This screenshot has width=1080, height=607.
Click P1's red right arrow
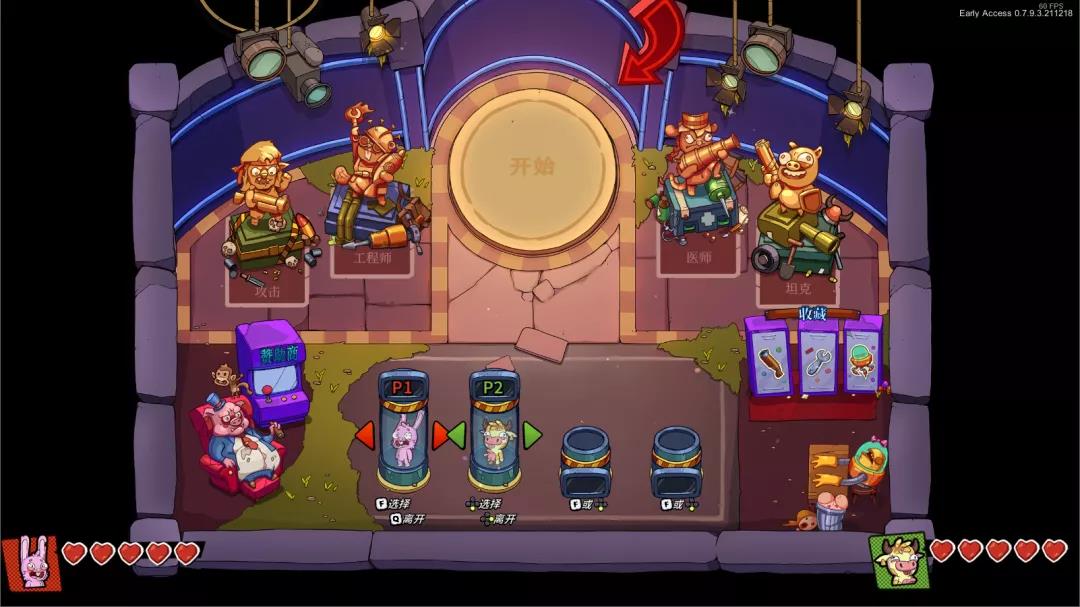[x=439, y=435]
